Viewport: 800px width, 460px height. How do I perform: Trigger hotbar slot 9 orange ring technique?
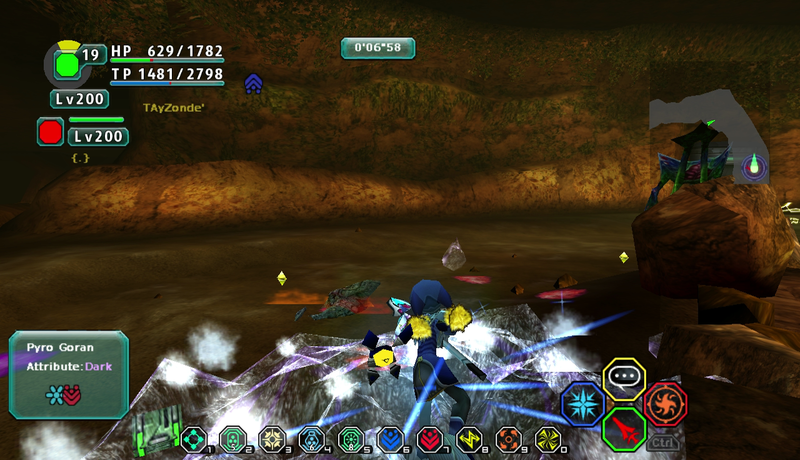click(507, 438)
